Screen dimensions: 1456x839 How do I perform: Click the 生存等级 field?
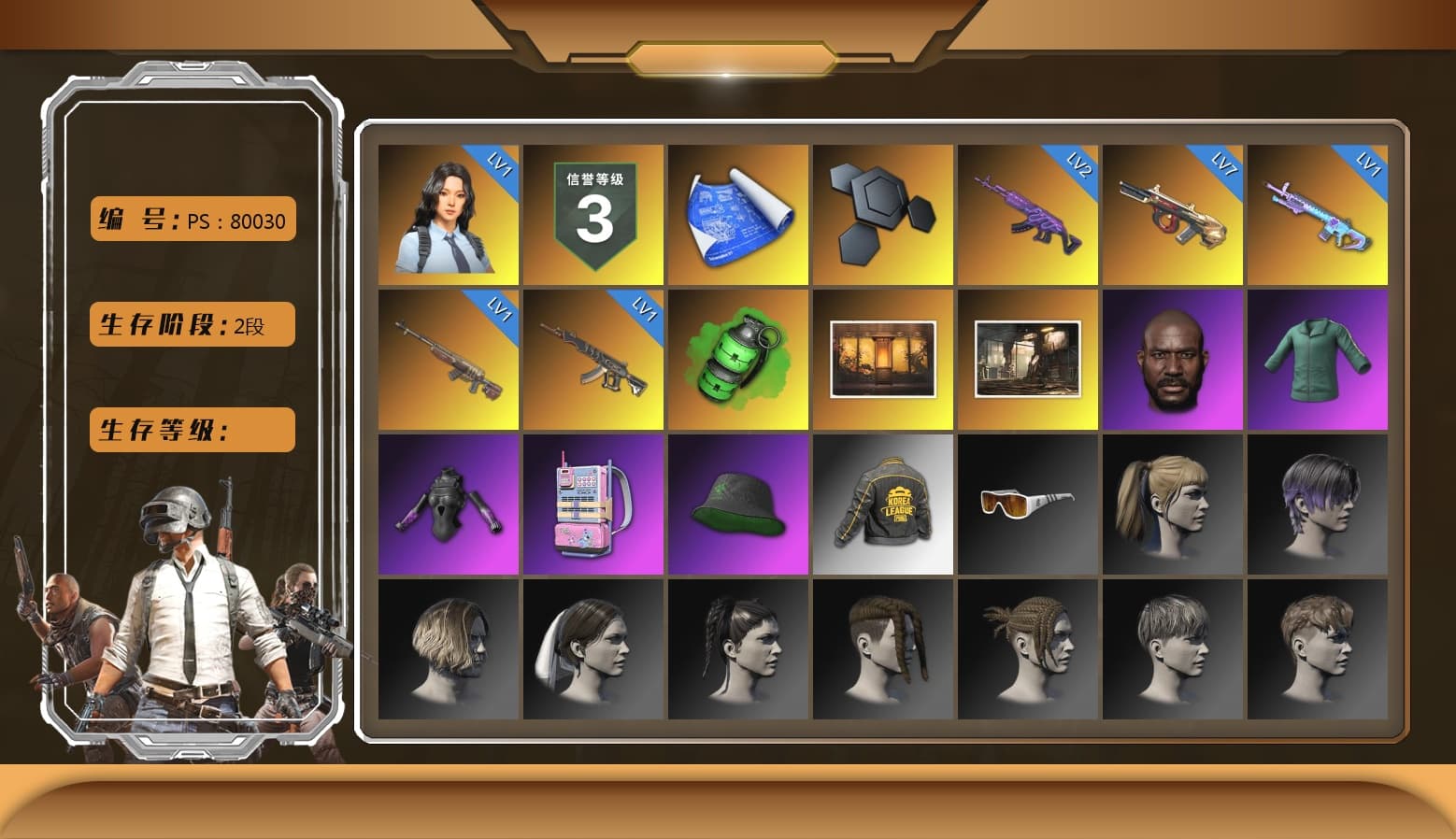[191, 430]
